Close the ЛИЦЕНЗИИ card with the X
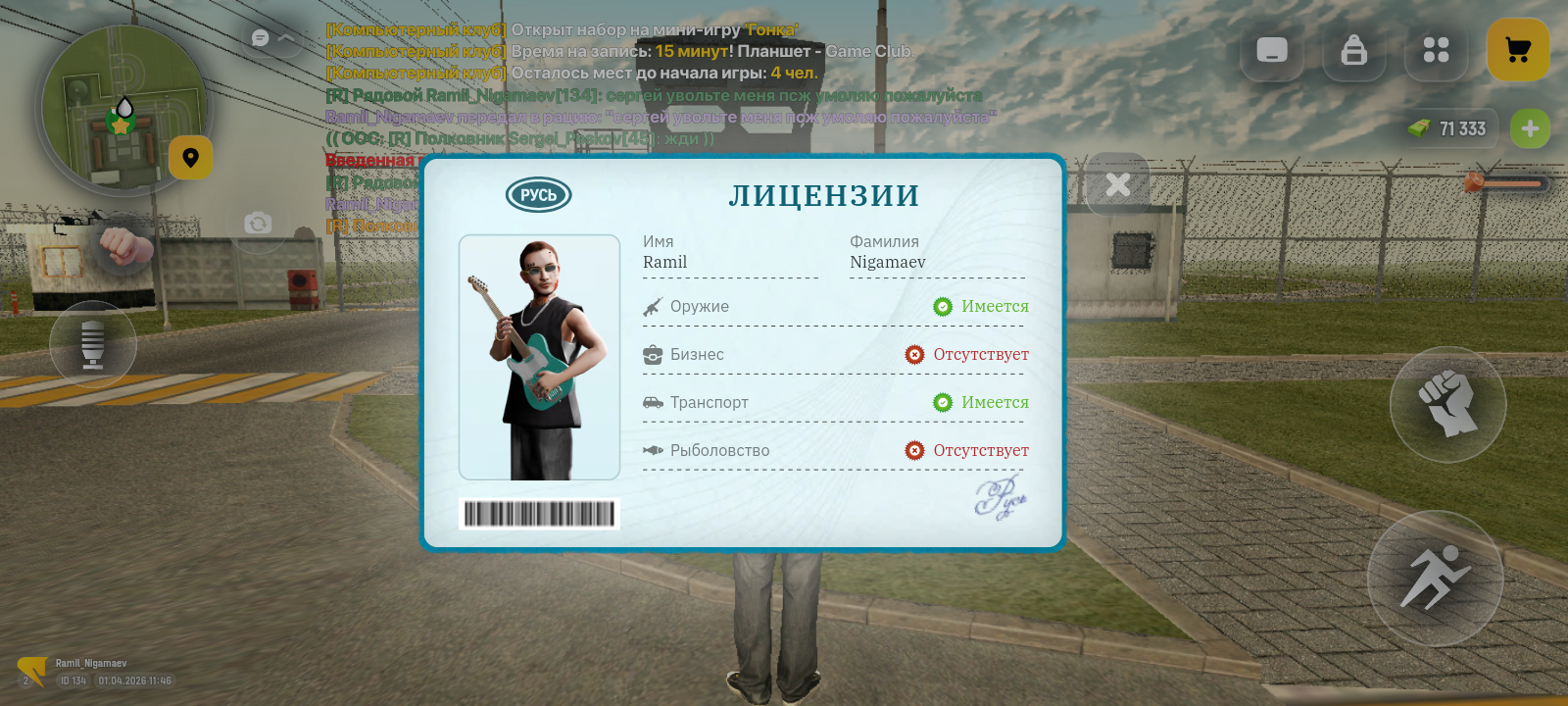 point(1116,183)
